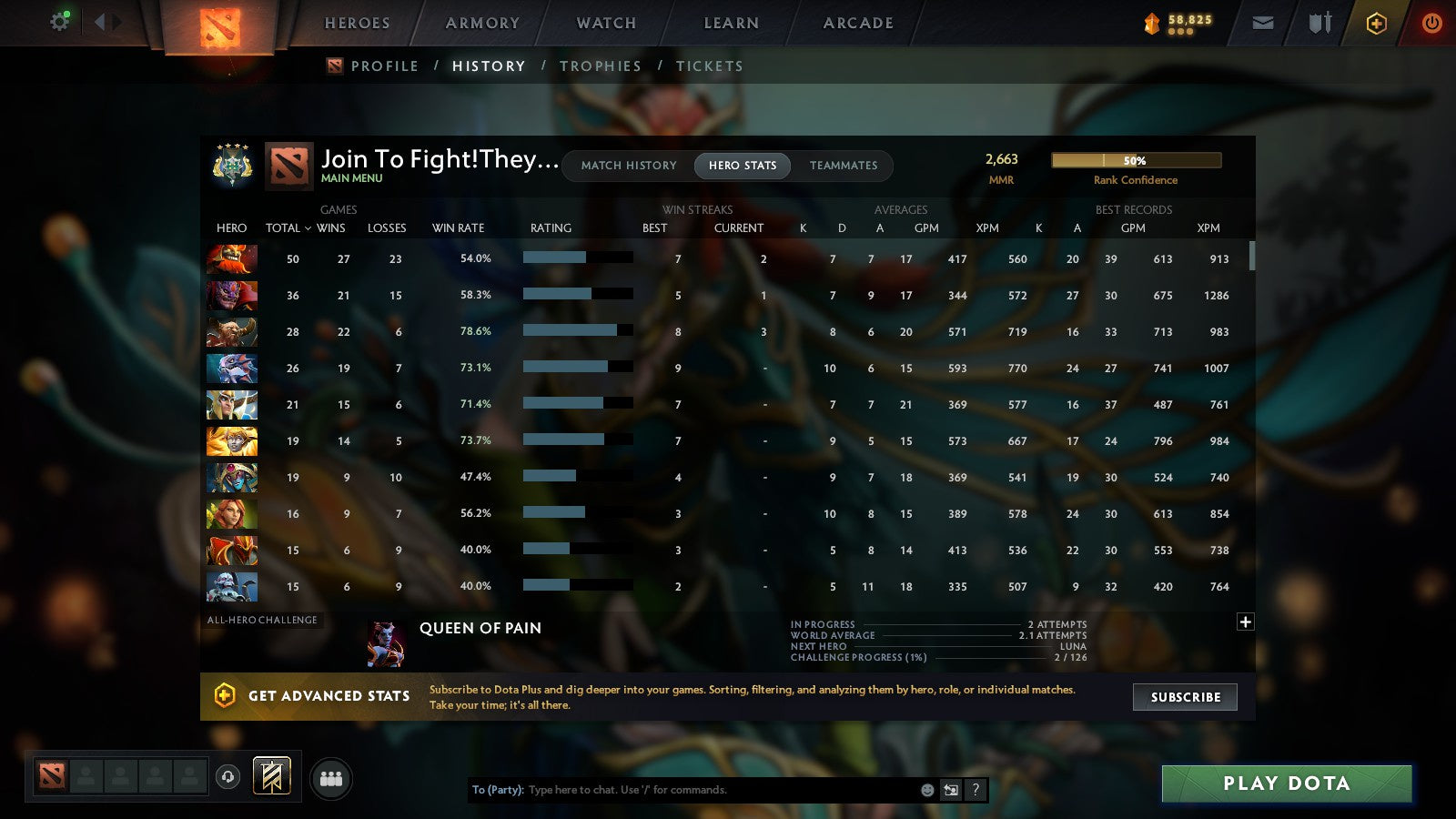Open the Dota Plus hexagon icon in top bar

1376,23
